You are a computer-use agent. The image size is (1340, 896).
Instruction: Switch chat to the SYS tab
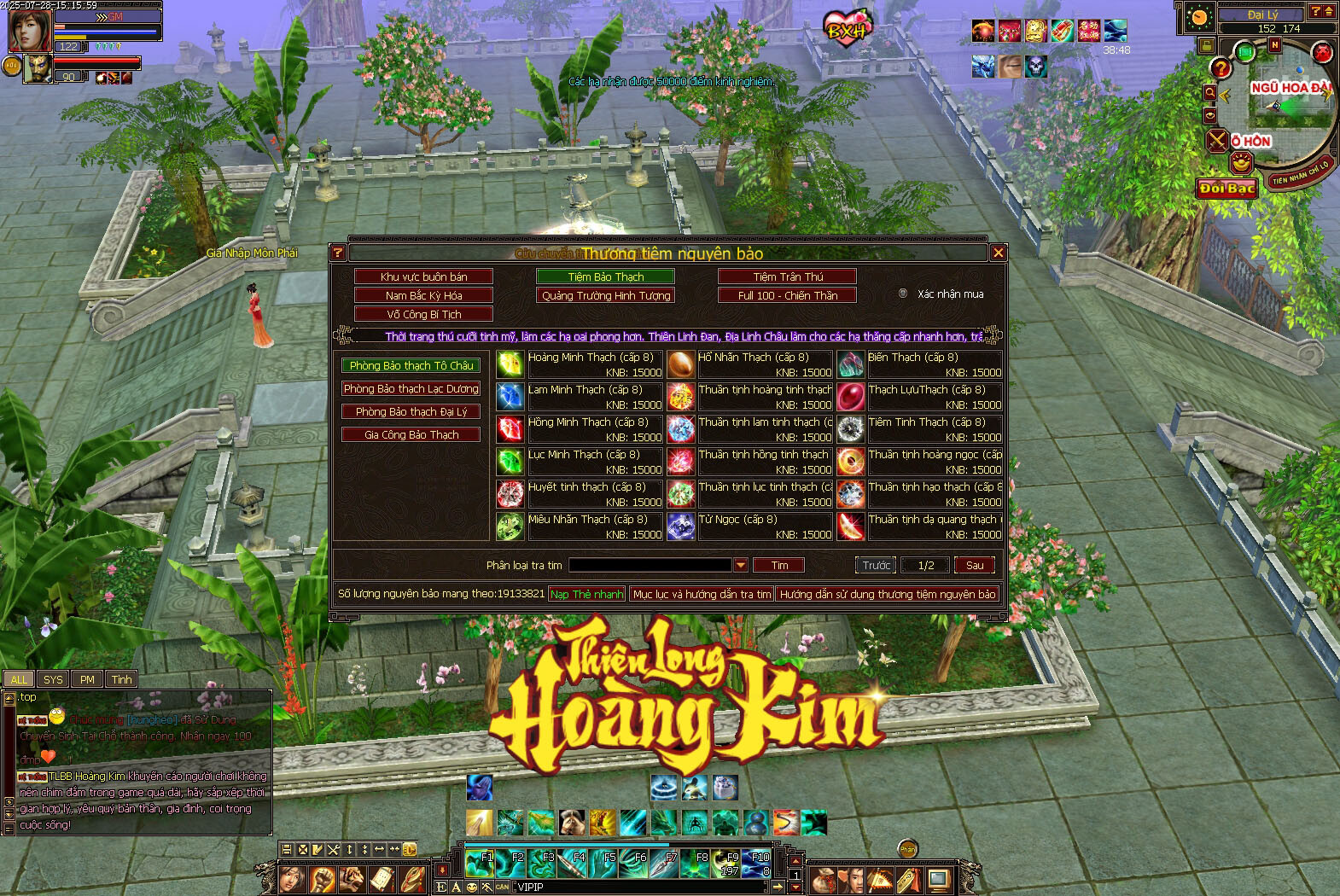coord(53,679)
